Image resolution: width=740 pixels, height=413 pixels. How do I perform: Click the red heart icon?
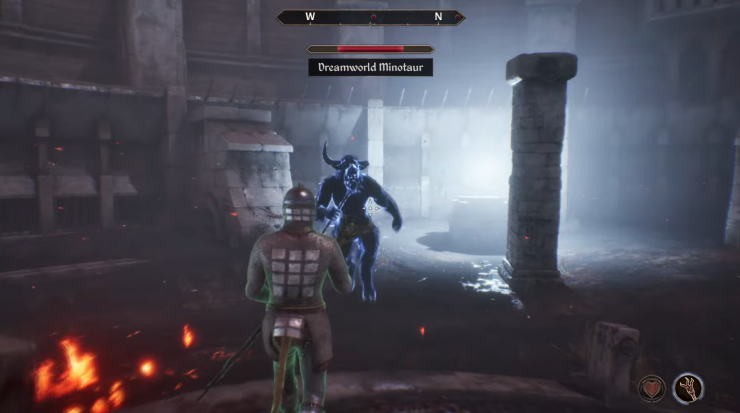pyautogui.click(x=652, y=387)
